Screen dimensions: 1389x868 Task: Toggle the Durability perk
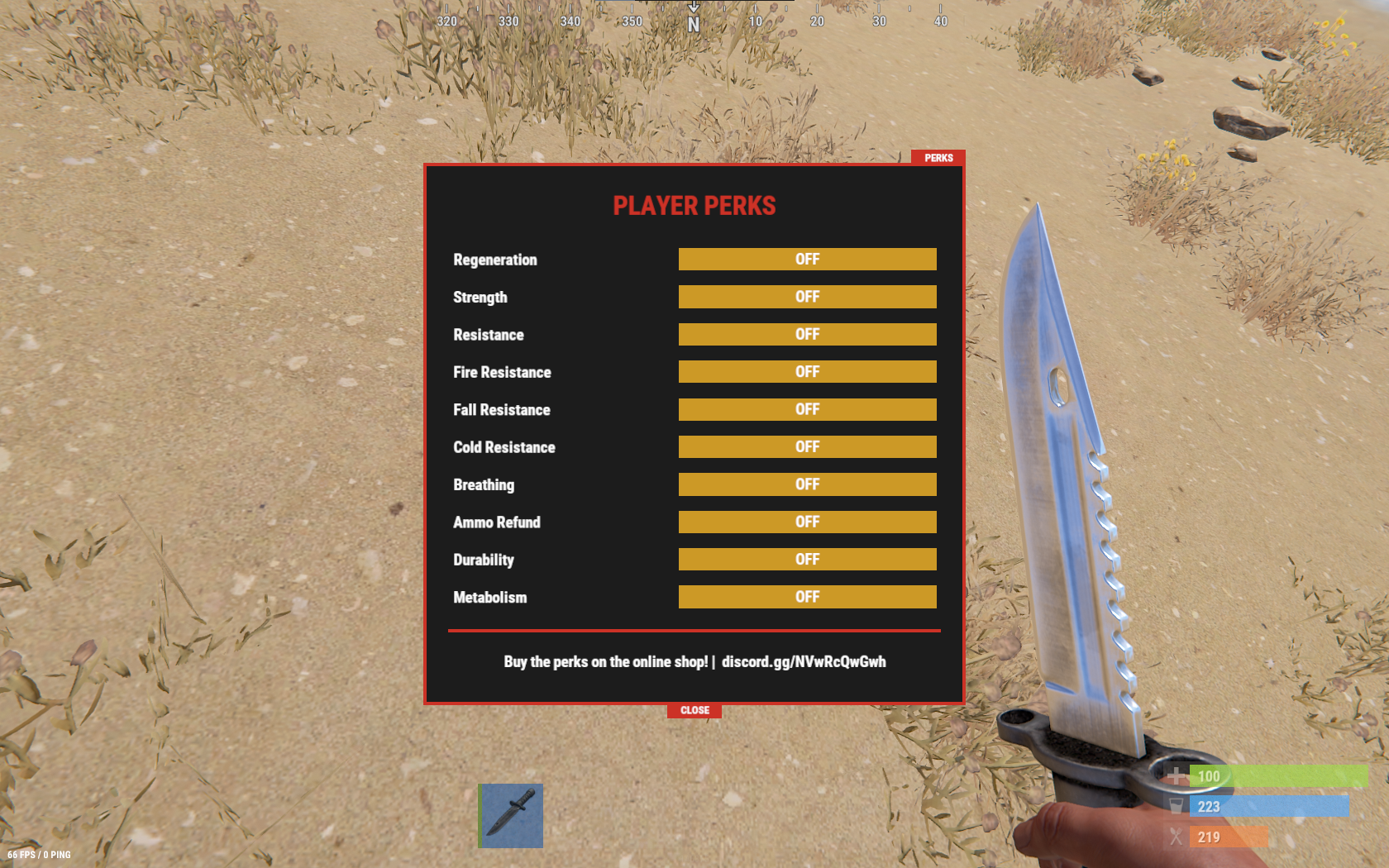[x=807, y=559]
